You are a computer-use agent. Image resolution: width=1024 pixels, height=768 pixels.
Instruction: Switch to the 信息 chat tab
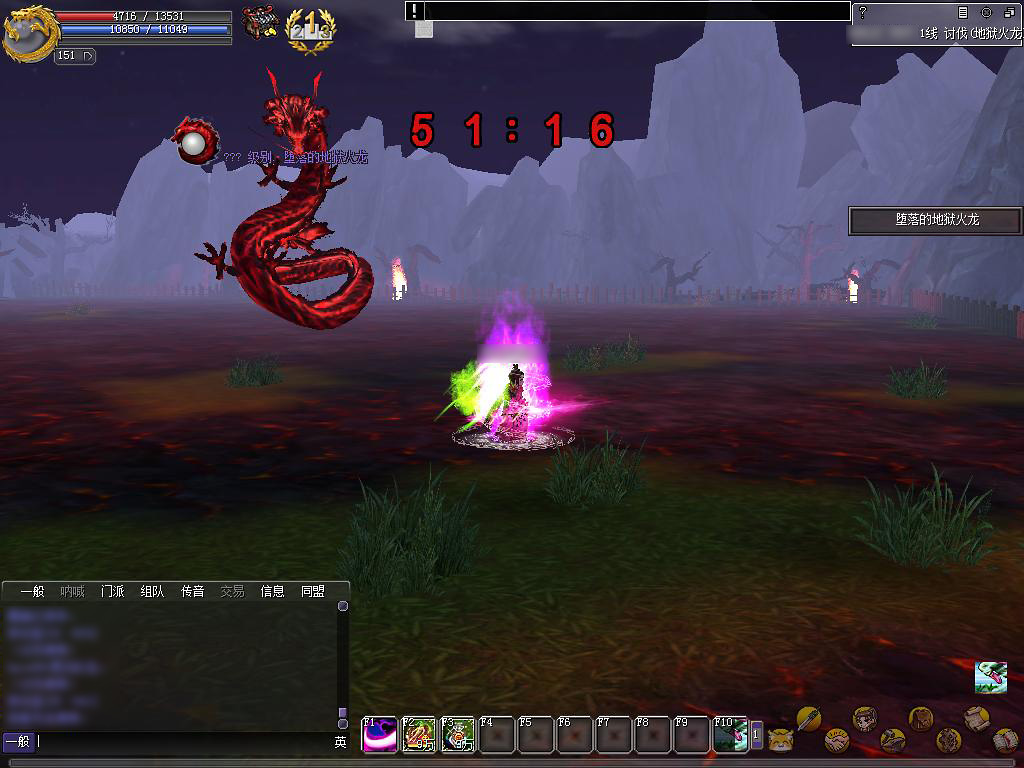(272, 592)
